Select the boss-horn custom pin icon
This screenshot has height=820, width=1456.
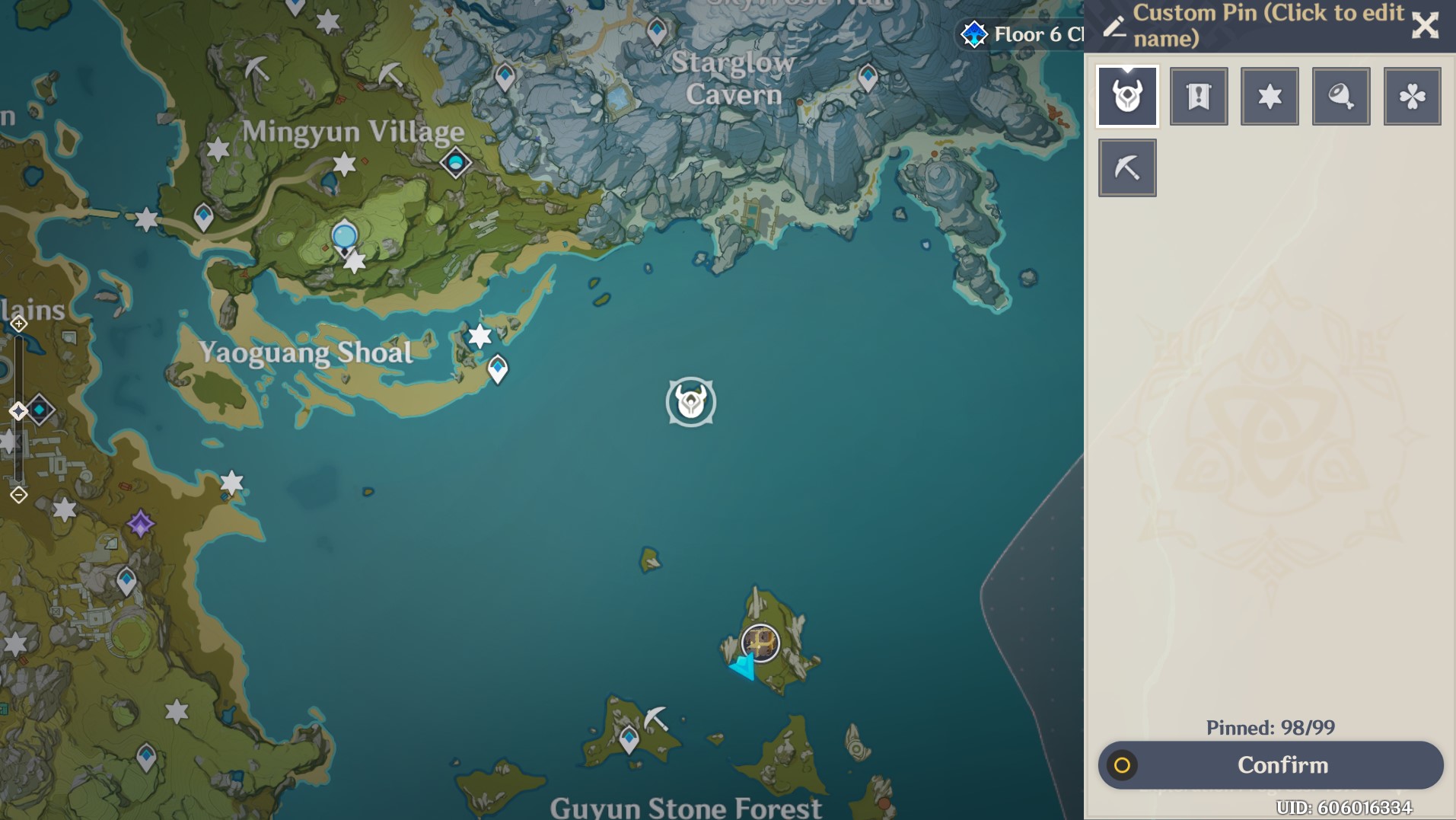[x=1129, y=95]
